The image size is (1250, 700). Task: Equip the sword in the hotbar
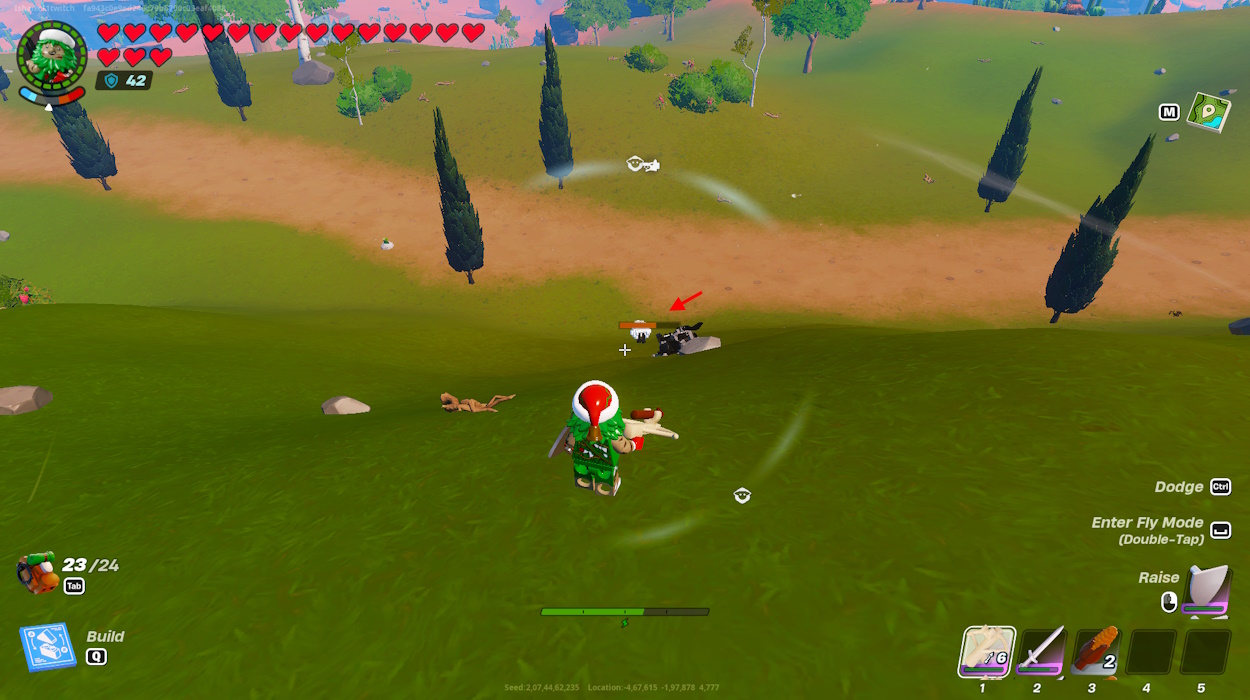1041,652
